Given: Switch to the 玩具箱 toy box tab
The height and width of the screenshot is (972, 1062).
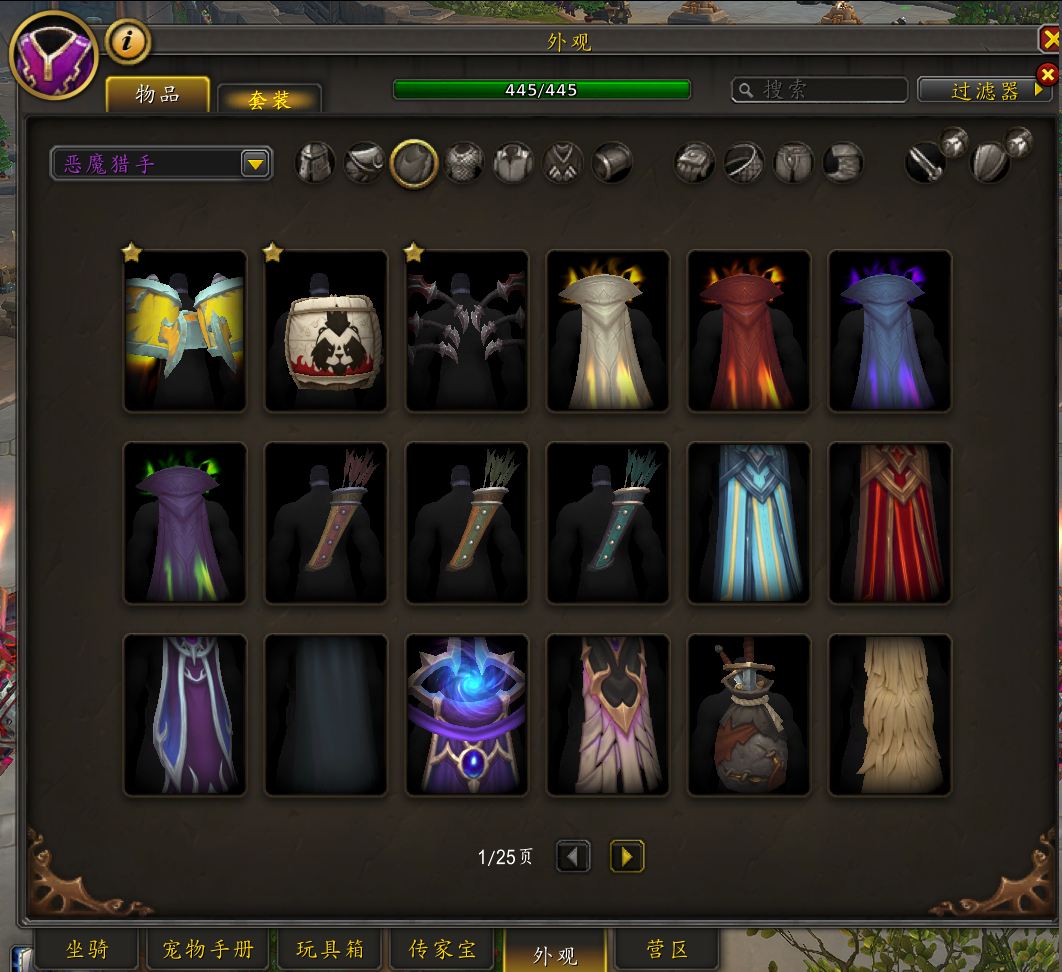Looking at the screenshot, I should click(x=329, y=949).
